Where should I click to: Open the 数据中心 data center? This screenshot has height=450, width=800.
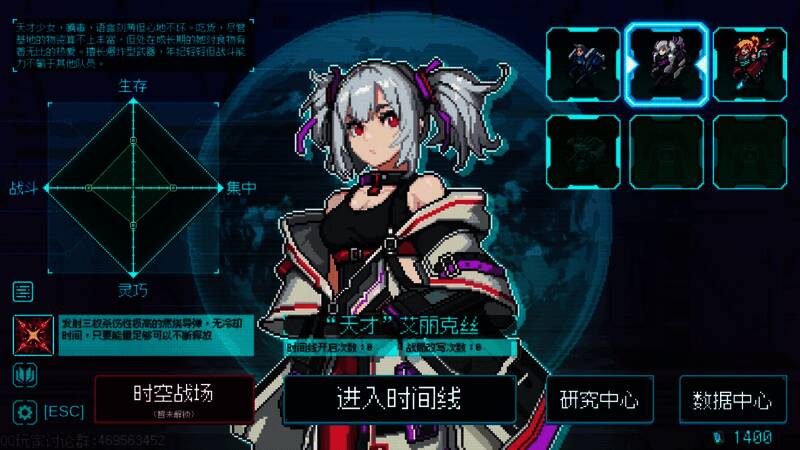[732, 400]
